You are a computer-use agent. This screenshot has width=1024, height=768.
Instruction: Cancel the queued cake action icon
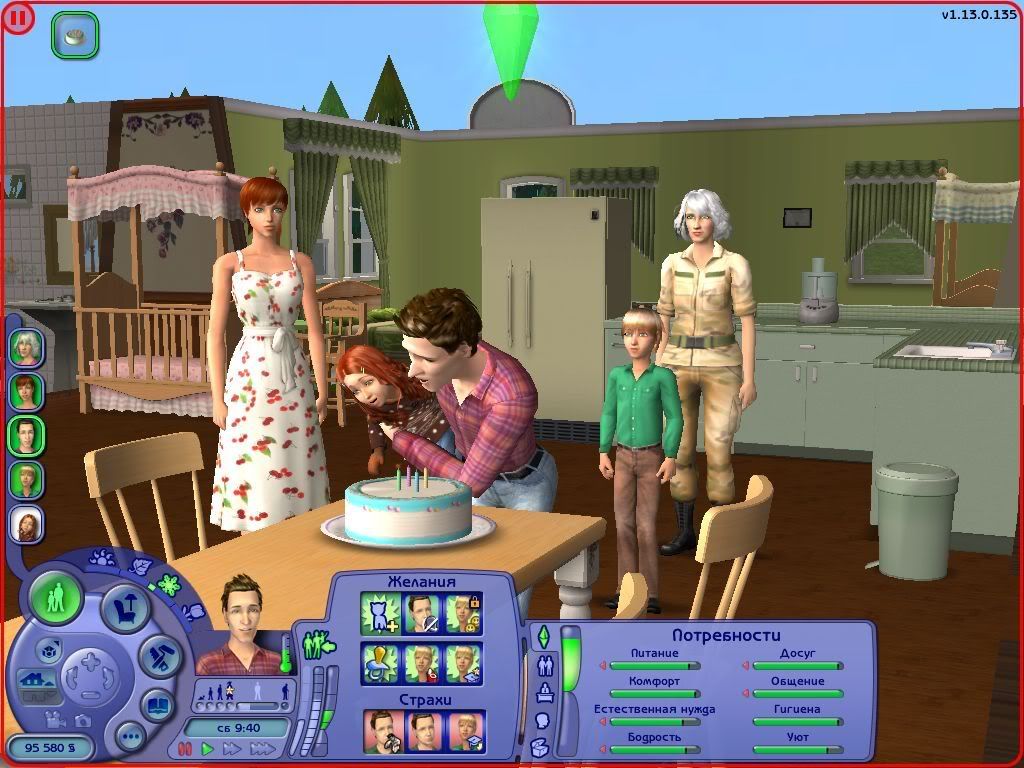[x=74, y=34]
